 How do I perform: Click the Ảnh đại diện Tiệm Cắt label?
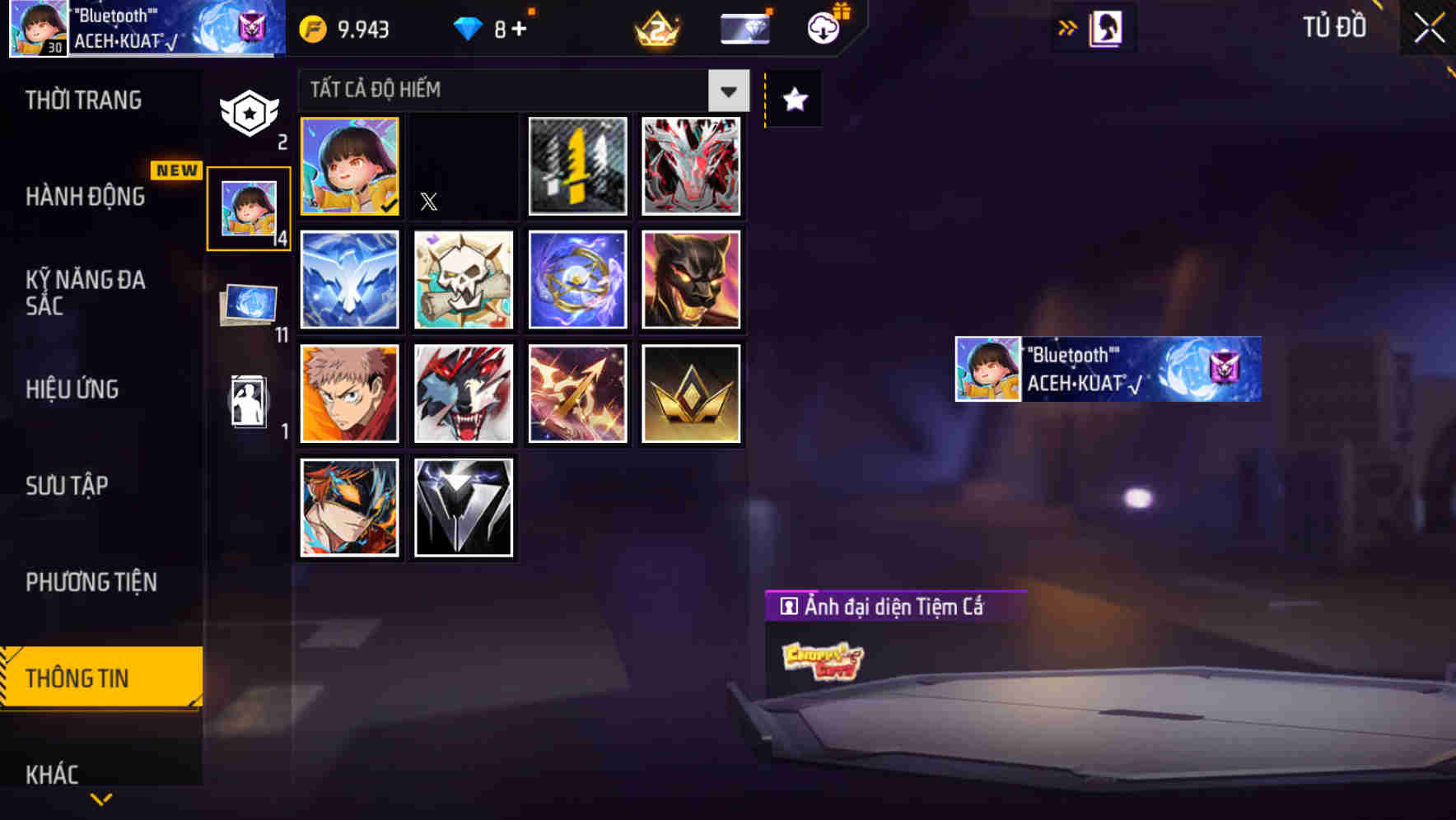[x=898, y=607]
